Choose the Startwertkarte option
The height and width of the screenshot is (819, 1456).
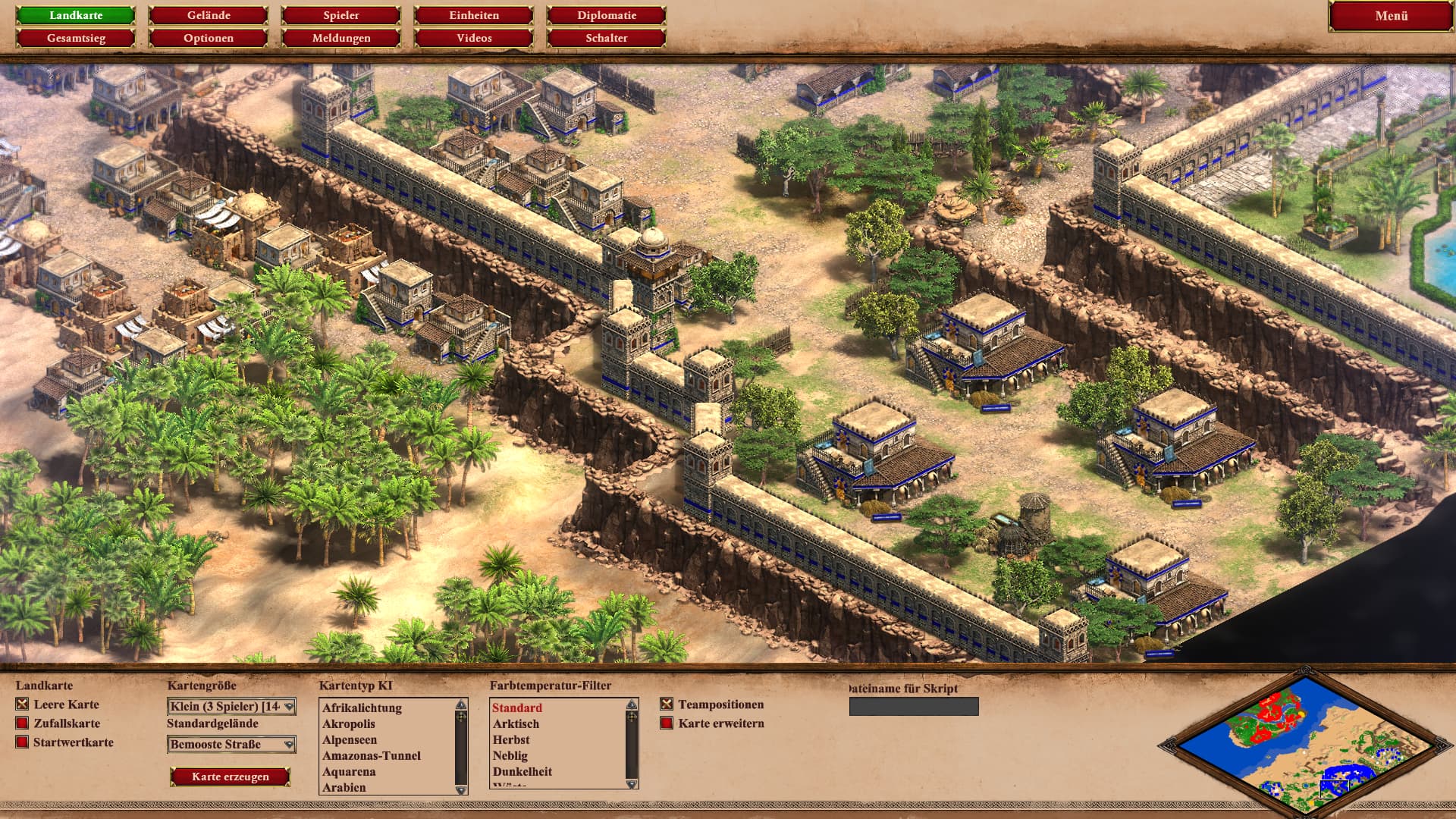pos(22,742)
